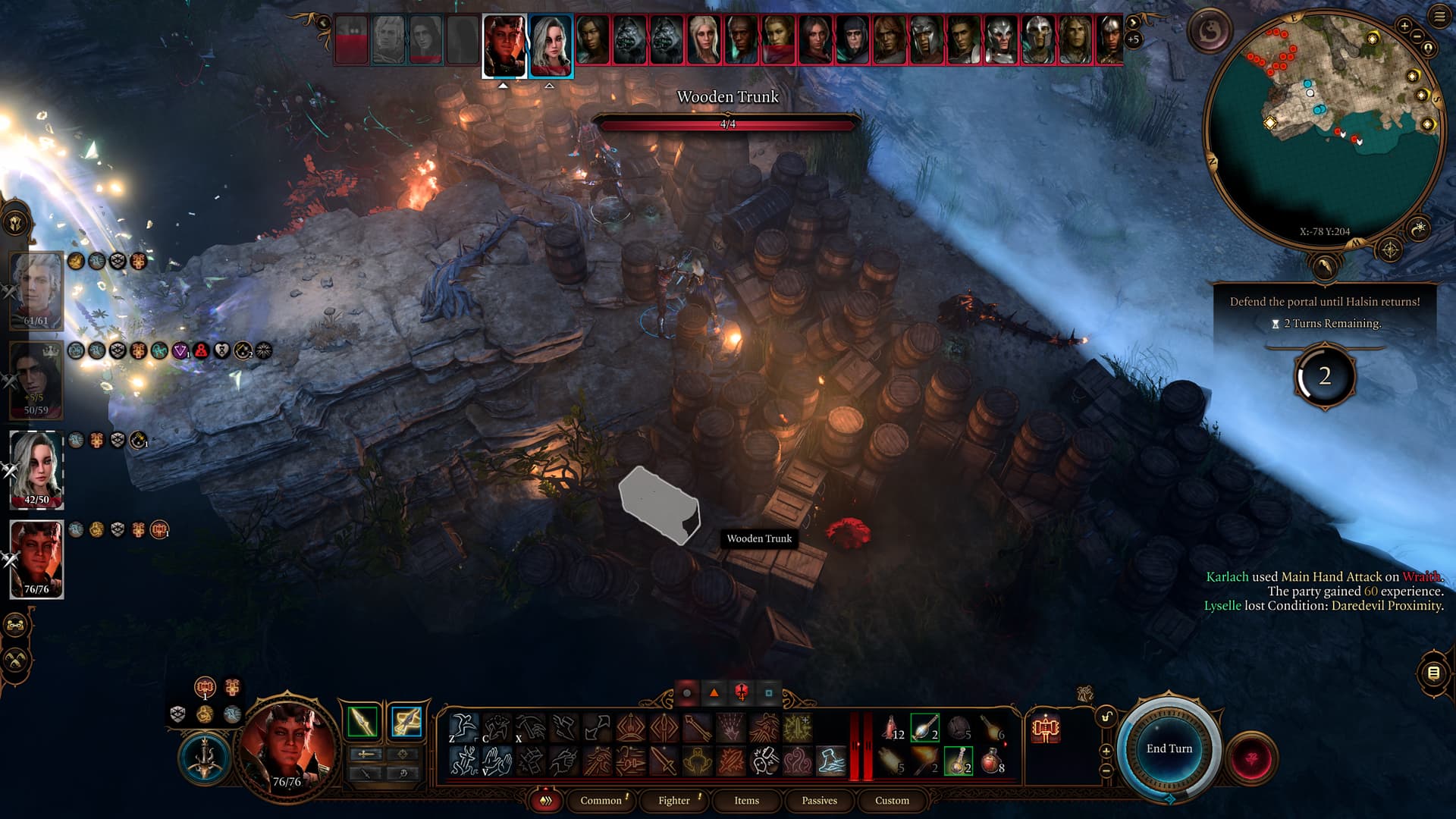
Task: Expand the turn order with +5 arrow
Action: click(1133, 32)
